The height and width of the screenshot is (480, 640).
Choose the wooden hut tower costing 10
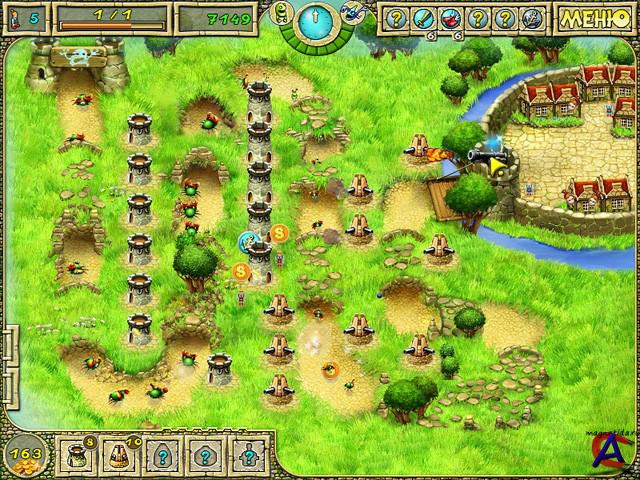(x=118, y=457)
